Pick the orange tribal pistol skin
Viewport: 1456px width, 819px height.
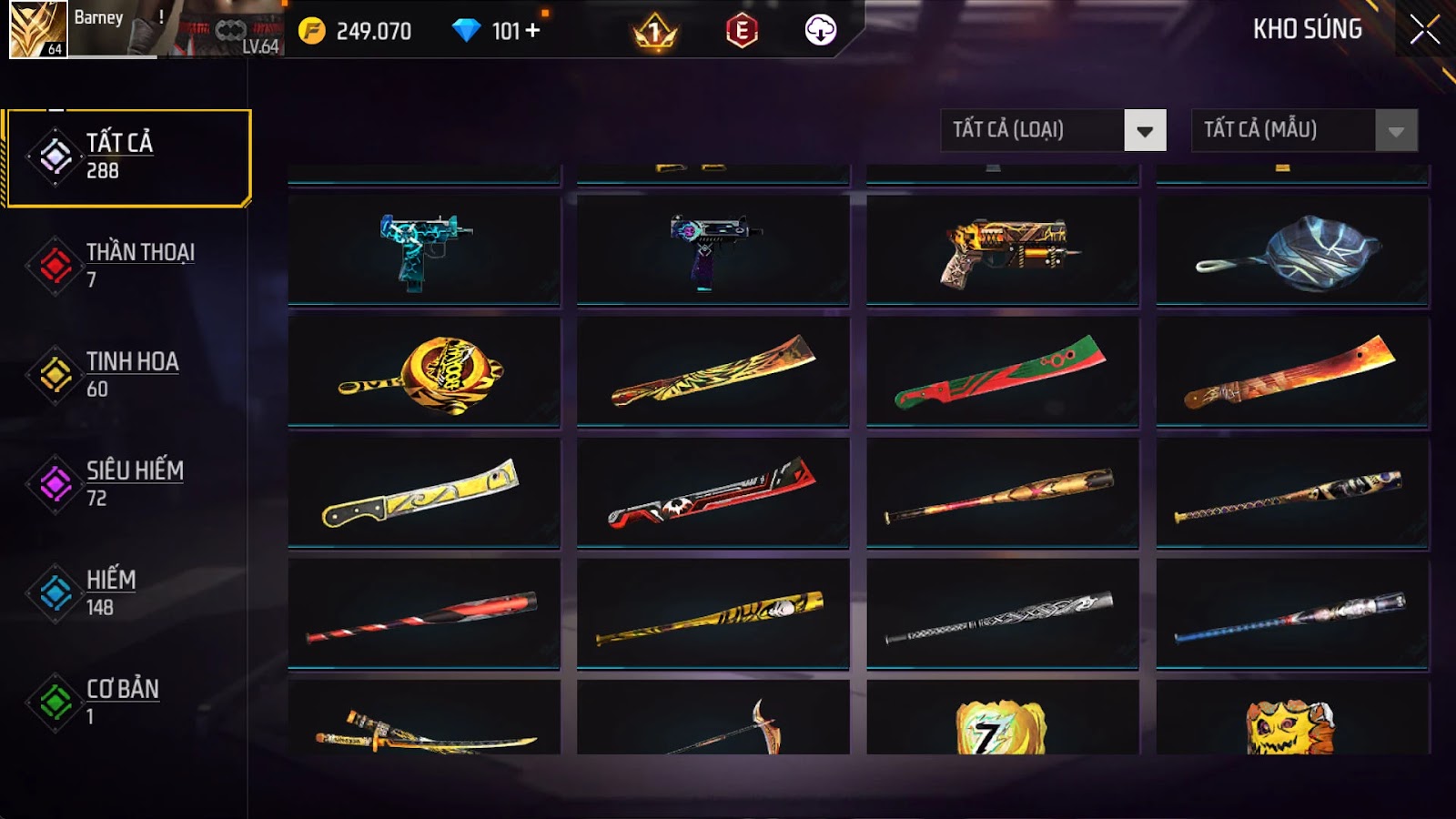point(1003,248)
